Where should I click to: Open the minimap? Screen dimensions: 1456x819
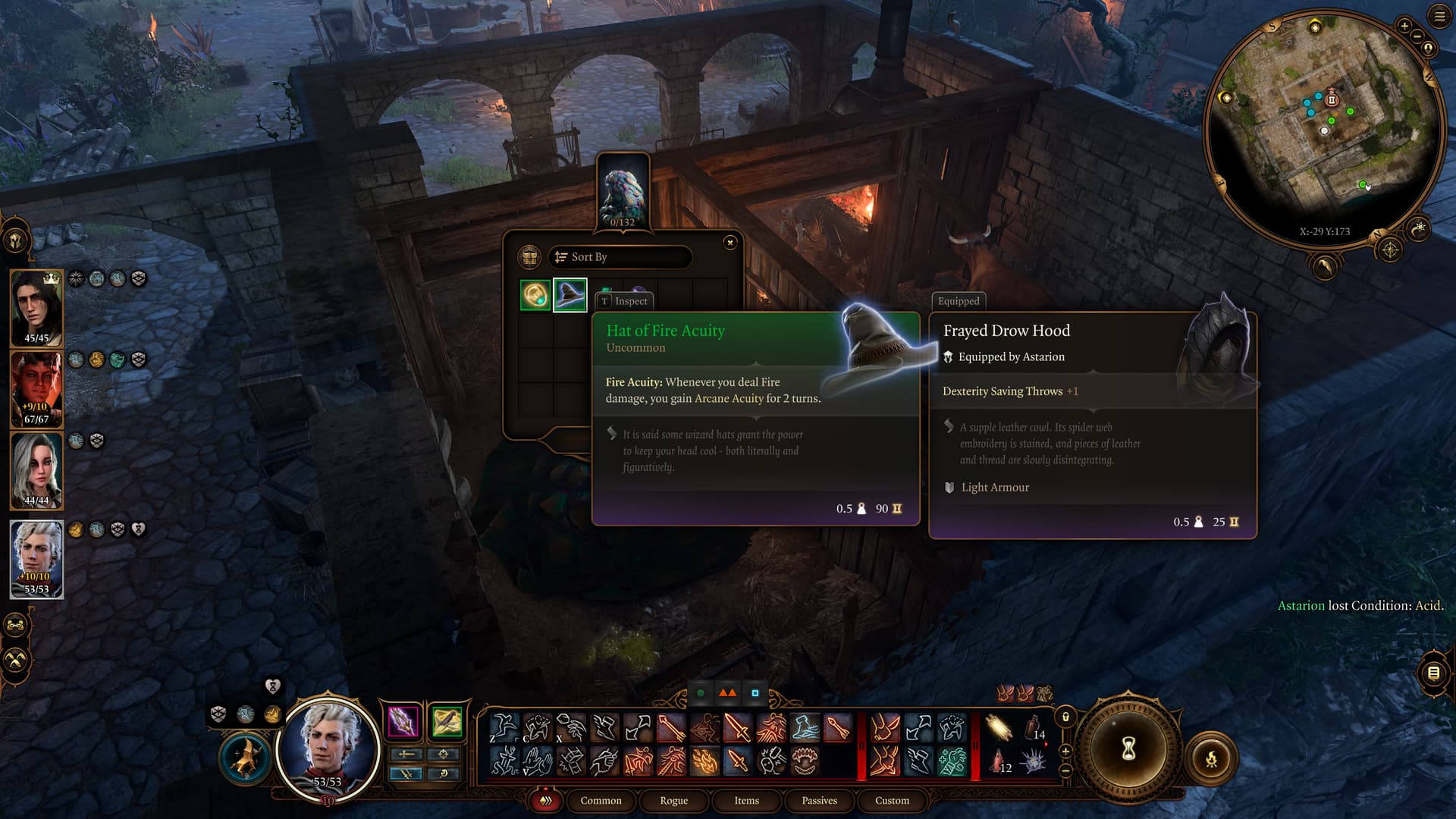click(x=1323, y=129)
